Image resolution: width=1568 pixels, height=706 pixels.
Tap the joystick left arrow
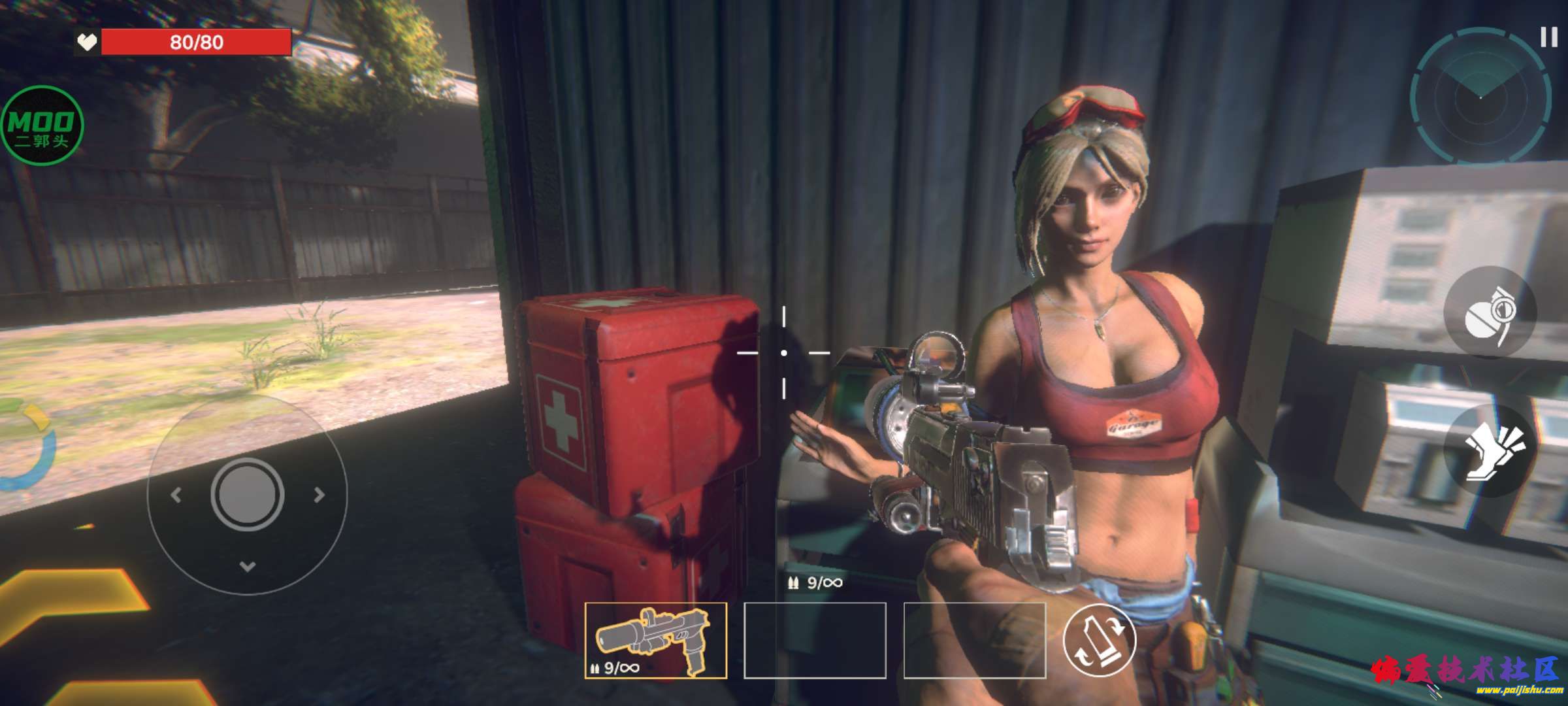point(175,495)
